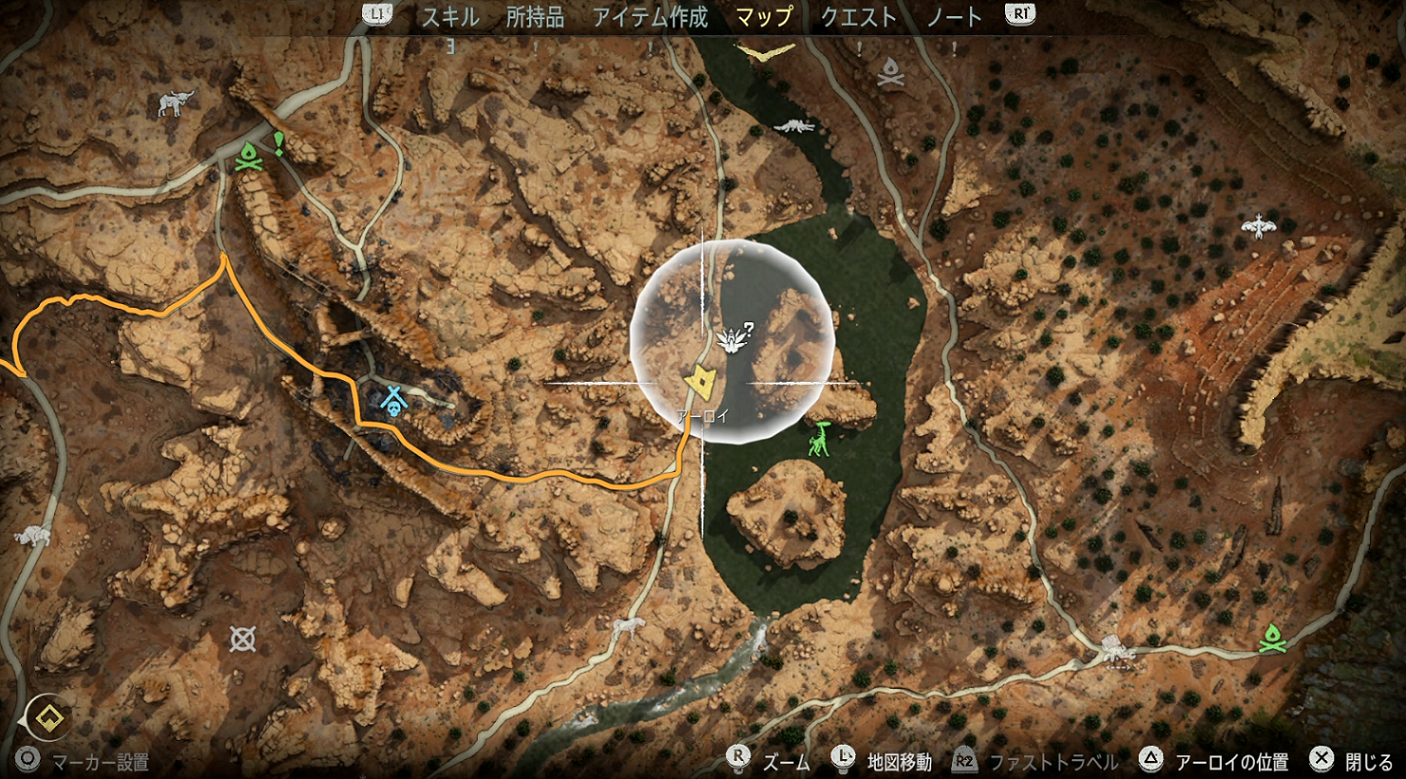Screen dimensions: 1406x779
Task: Click the yellow diamond compass indicator
Action: click(x=47, y=716)
